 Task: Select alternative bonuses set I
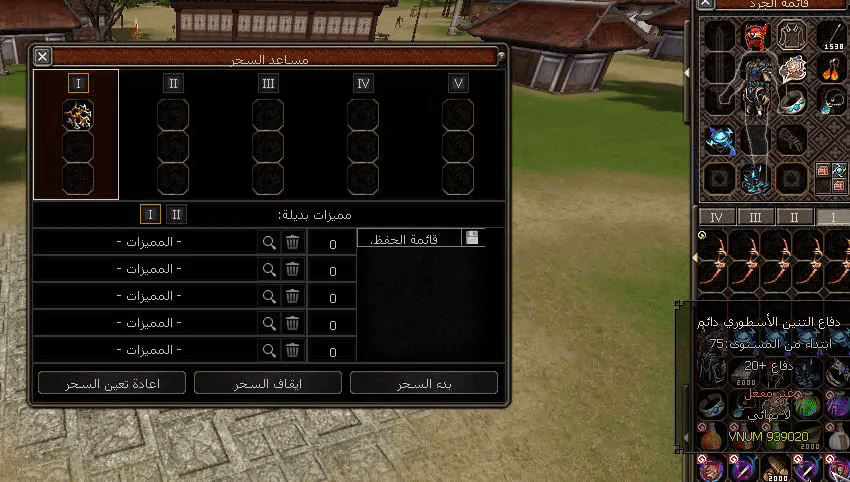click(150, 214)
